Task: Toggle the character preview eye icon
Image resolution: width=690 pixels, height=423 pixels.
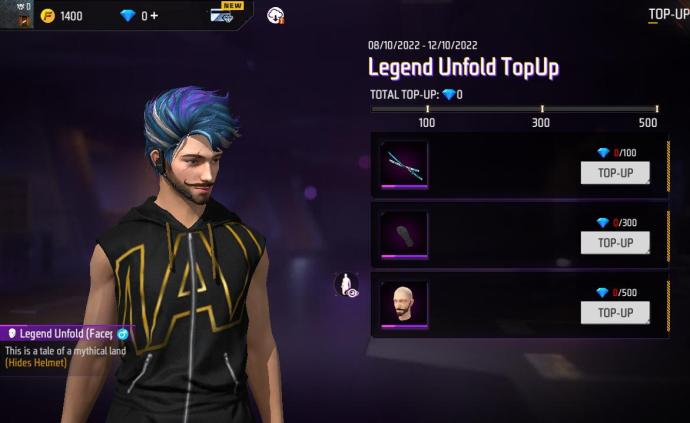Action: click(347, 286)
